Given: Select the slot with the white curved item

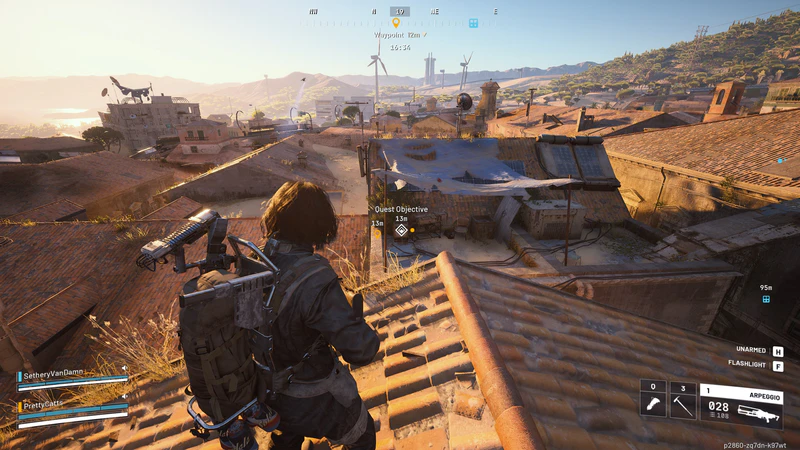Looking at the screenshot, I should coord(653,400).
